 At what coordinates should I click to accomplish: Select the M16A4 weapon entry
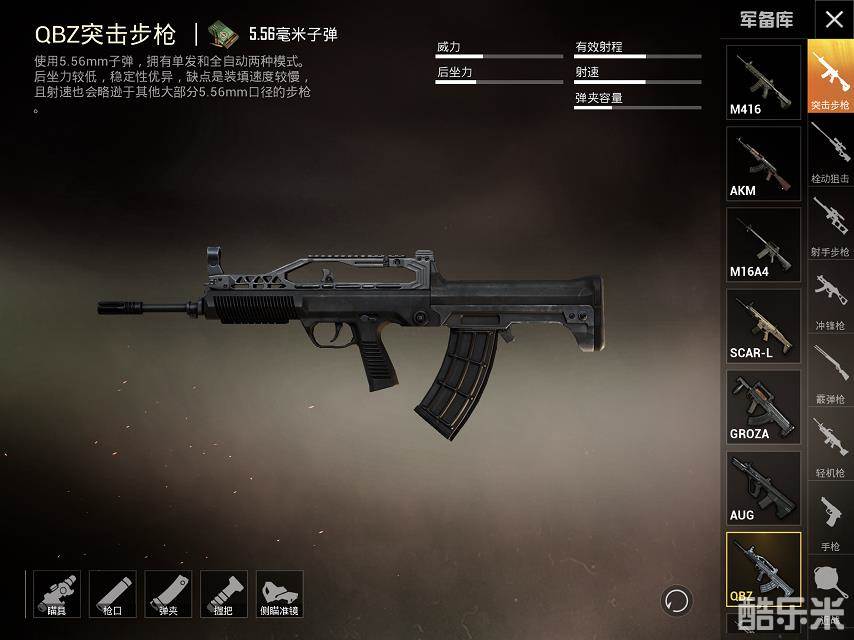click(x=763, y=245)
